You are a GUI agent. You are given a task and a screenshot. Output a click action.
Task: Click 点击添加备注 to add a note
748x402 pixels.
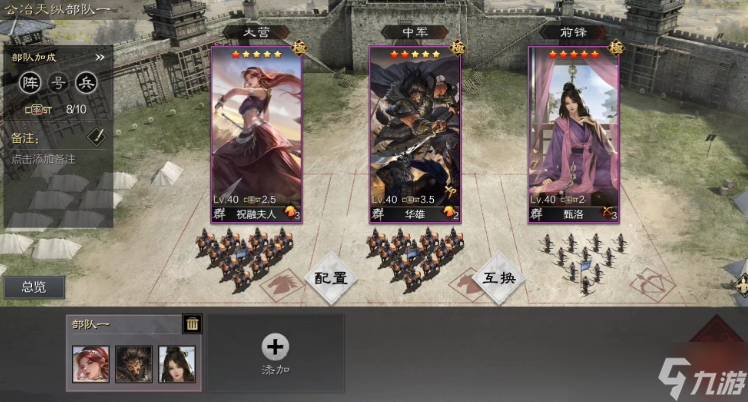point(44,159)
